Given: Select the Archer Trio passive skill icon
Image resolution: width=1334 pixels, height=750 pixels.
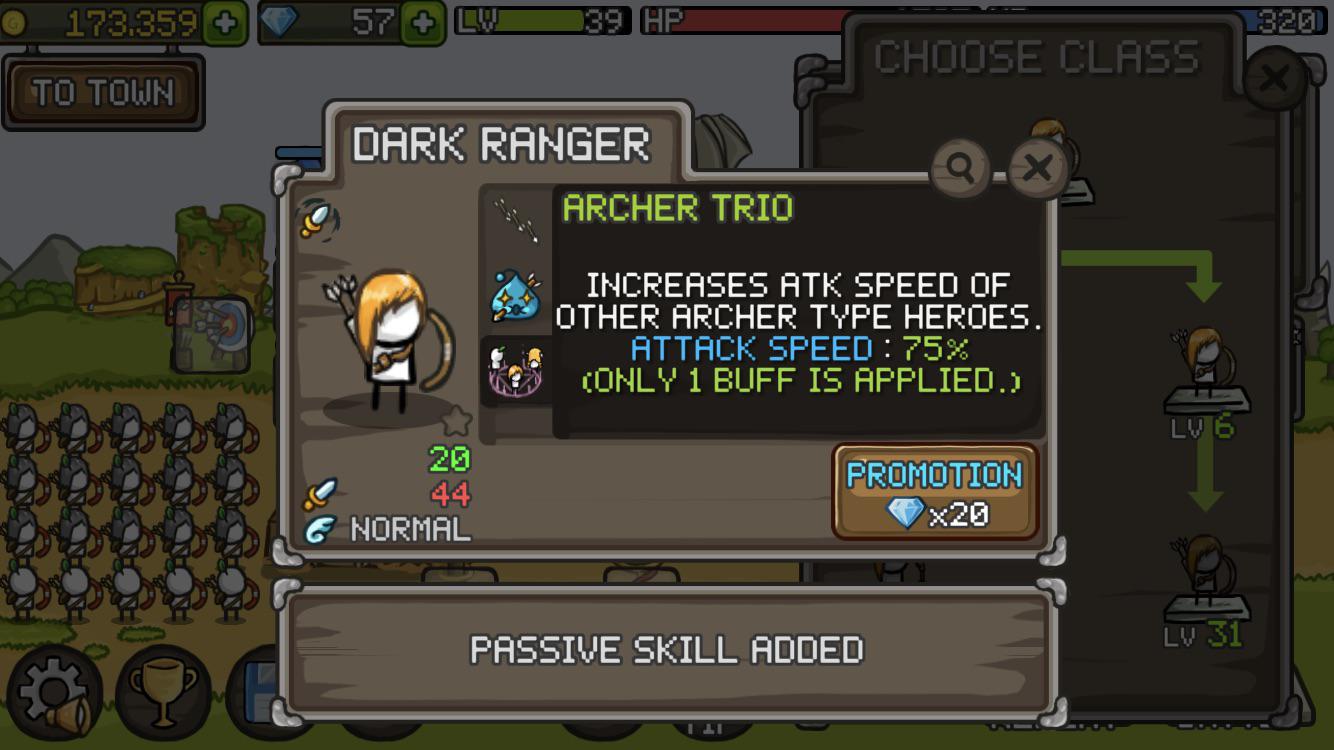Looking at the screenshot, I should point(516,370).
